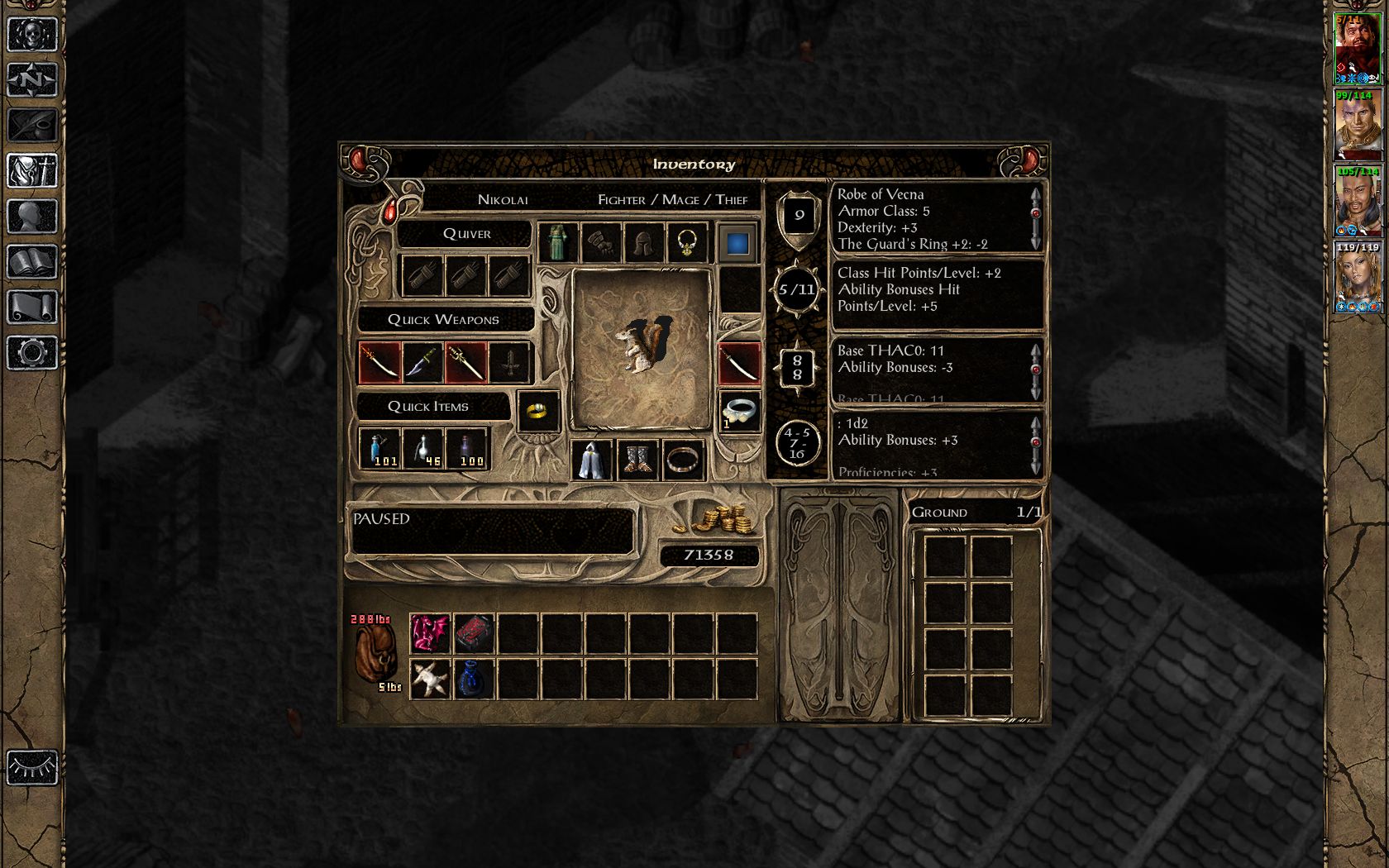Image resolution: width=1389 pixels, height=868 pixels.
Task: Select the boots equipment slot
Action: [x=637, y=460]
